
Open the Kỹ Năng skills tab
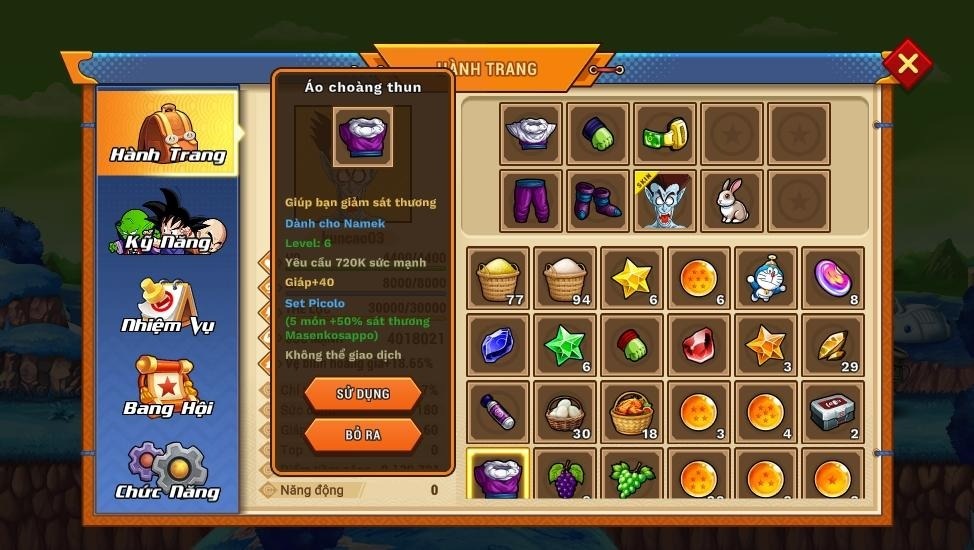click(x=168, y=222)
